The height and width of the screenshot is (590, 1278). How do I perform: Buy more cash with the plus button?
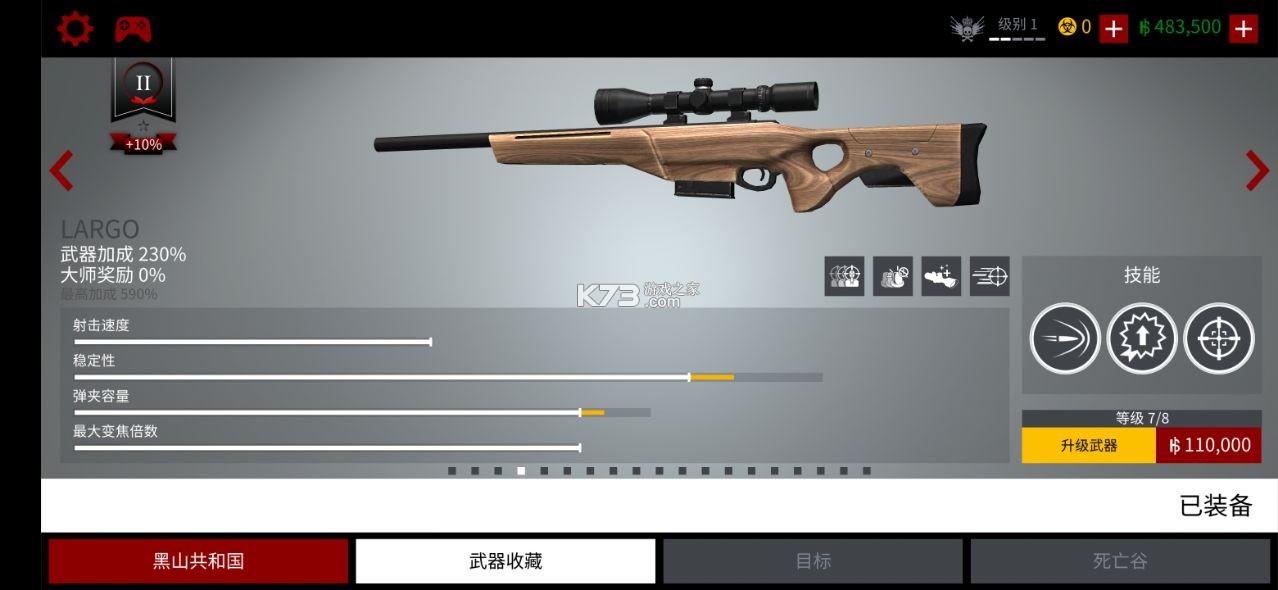point(1243,28)
